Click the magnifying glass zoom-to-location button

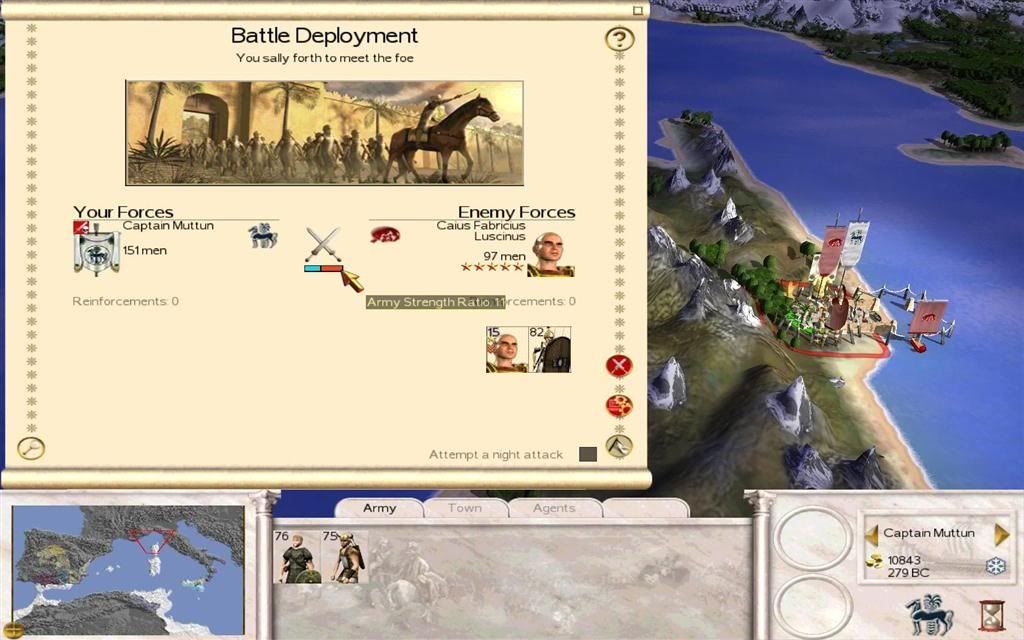coord(31,449)
